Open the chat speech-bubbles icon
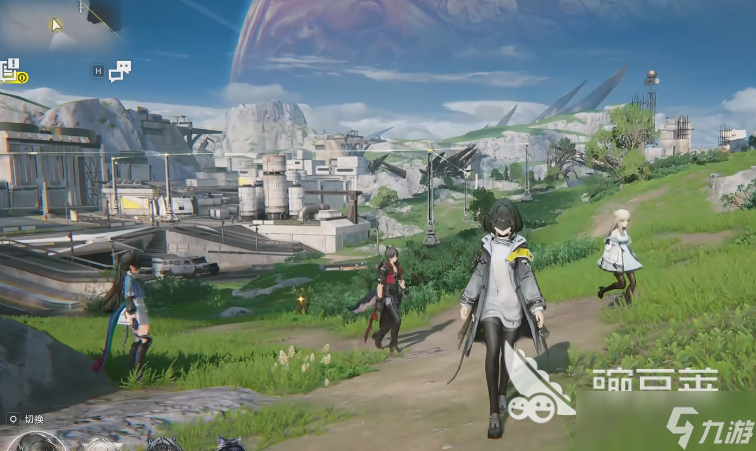The image size is (756, 451). 120,70
